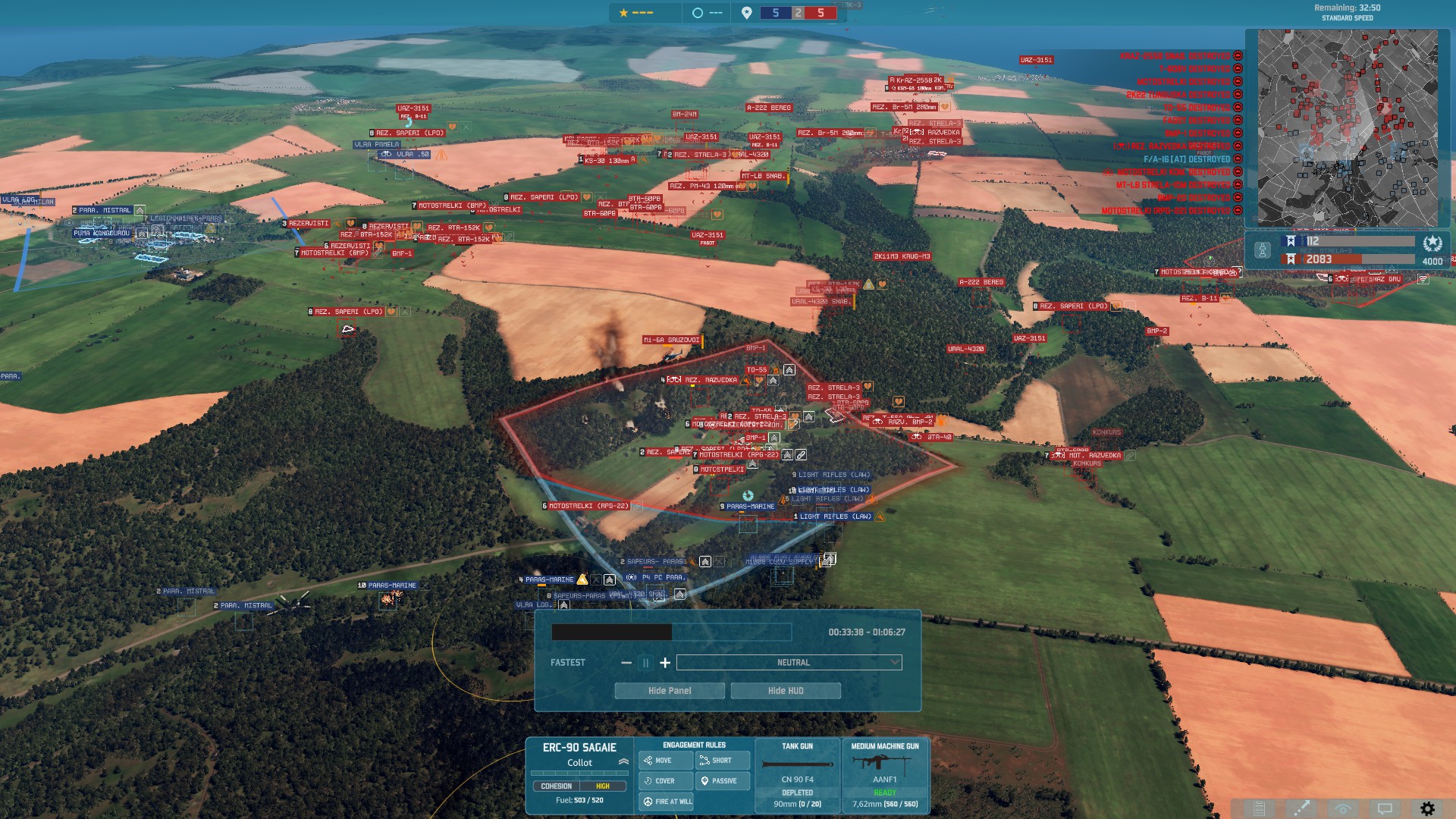
Task: Click on the tactical minimap
Action: point(1348,127)
